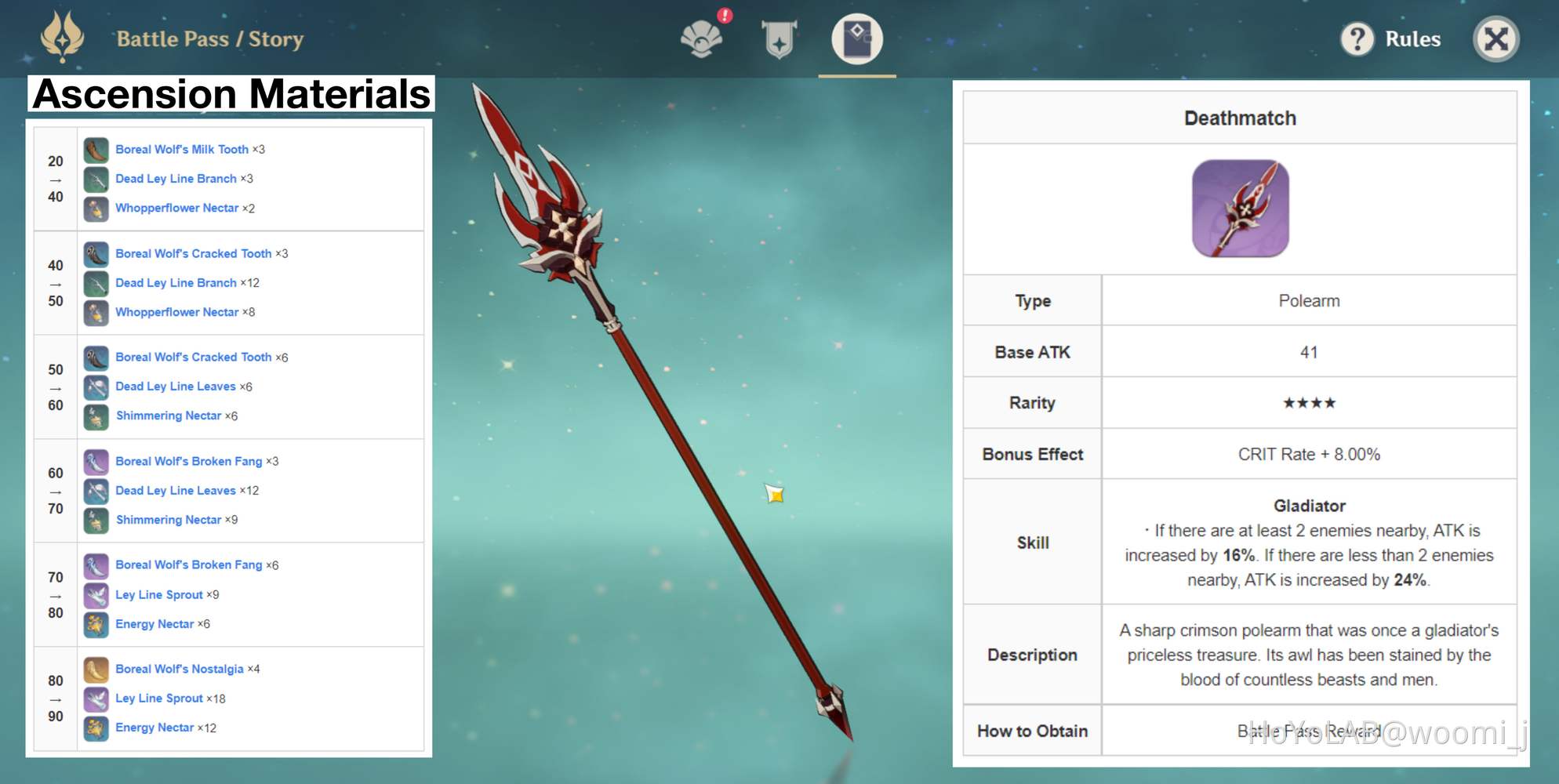Viewport: 1559px width, 784px height.
Task: Click the question mark icon beside Rules
Action: [x=1358, y=38]
